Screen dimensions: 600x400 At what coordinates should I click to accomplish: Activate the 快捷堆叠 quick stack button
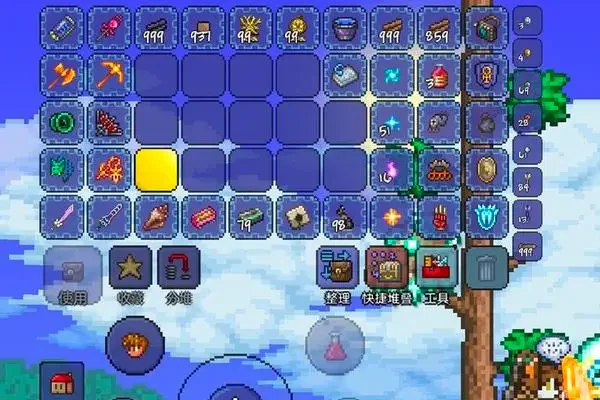coord(388,268)
